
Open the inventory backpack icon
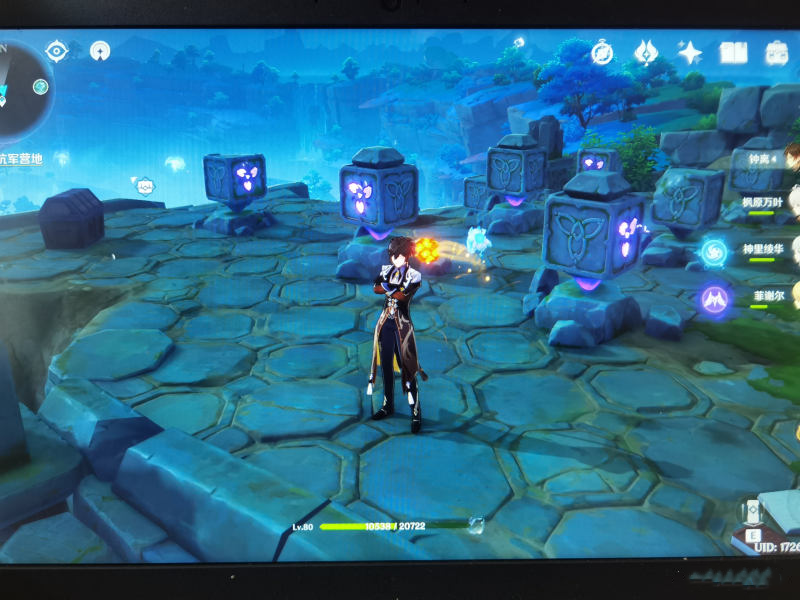tap(777, 53)
